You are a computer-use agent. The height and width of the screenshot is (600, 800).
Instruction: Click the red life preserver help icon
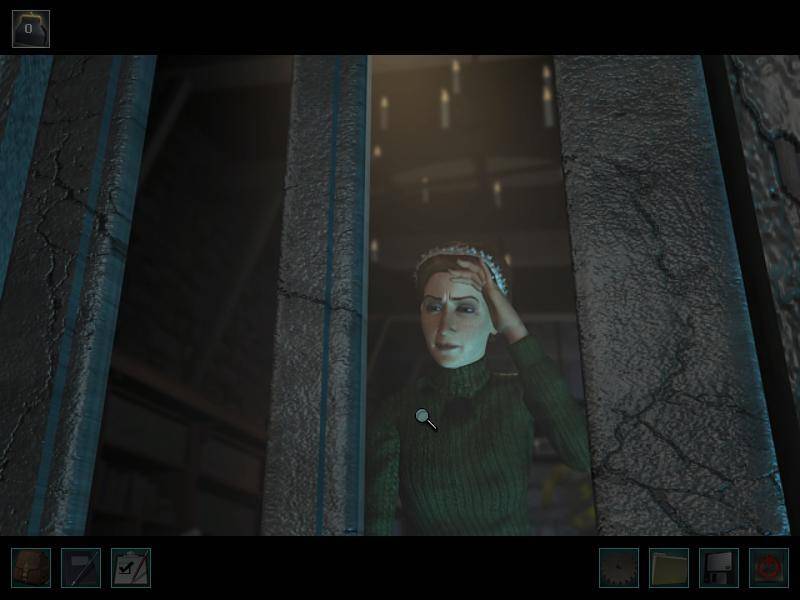769,568
